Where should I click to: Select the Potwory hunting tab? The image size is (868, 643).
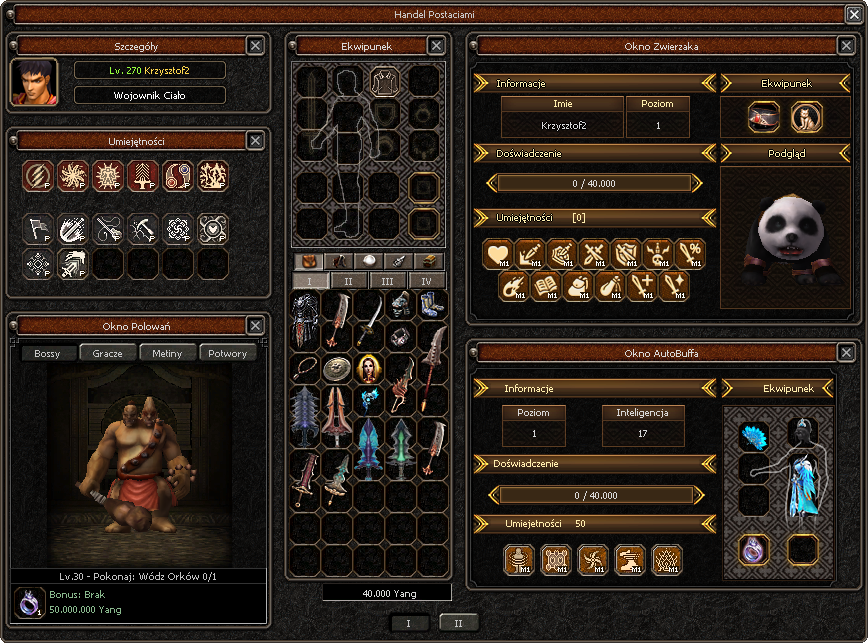pyautogui.click(x=228, y=353)
